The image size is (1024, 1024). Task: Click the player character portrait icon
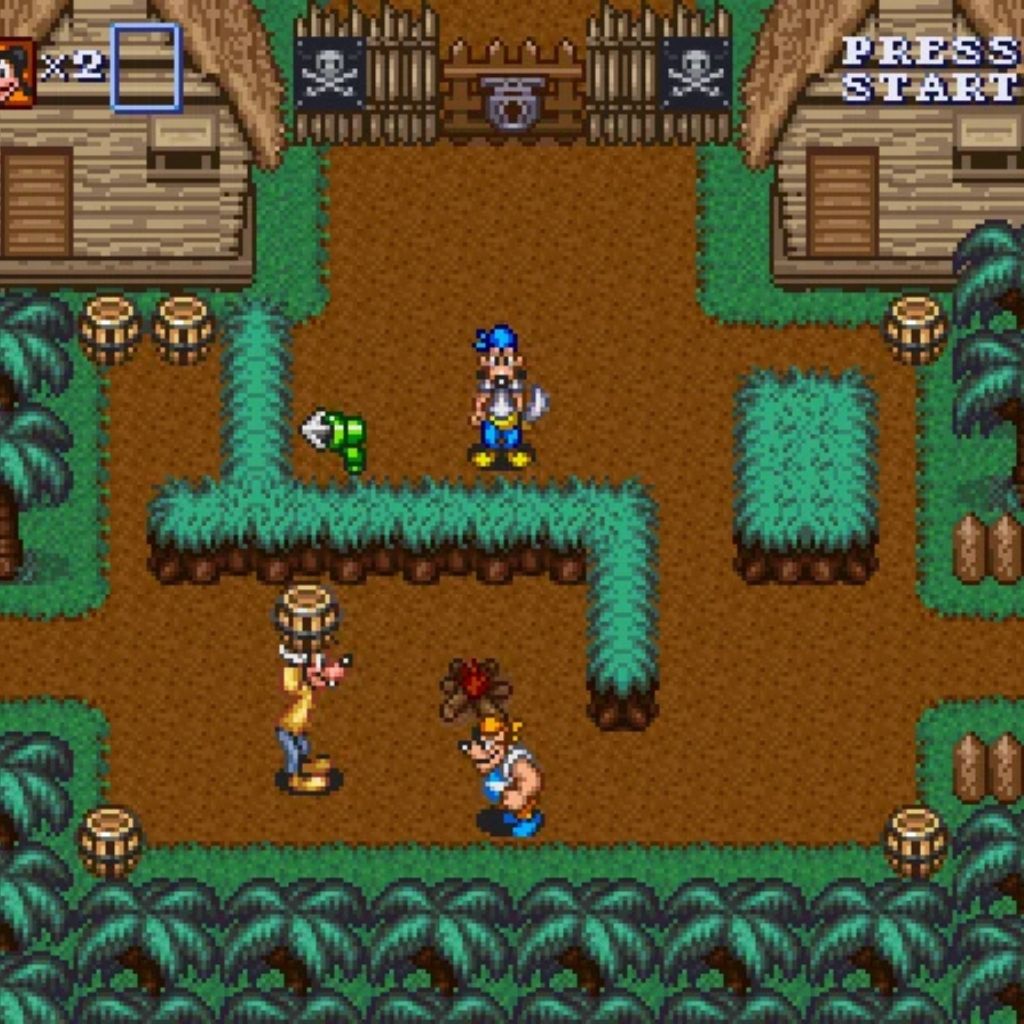15,72
